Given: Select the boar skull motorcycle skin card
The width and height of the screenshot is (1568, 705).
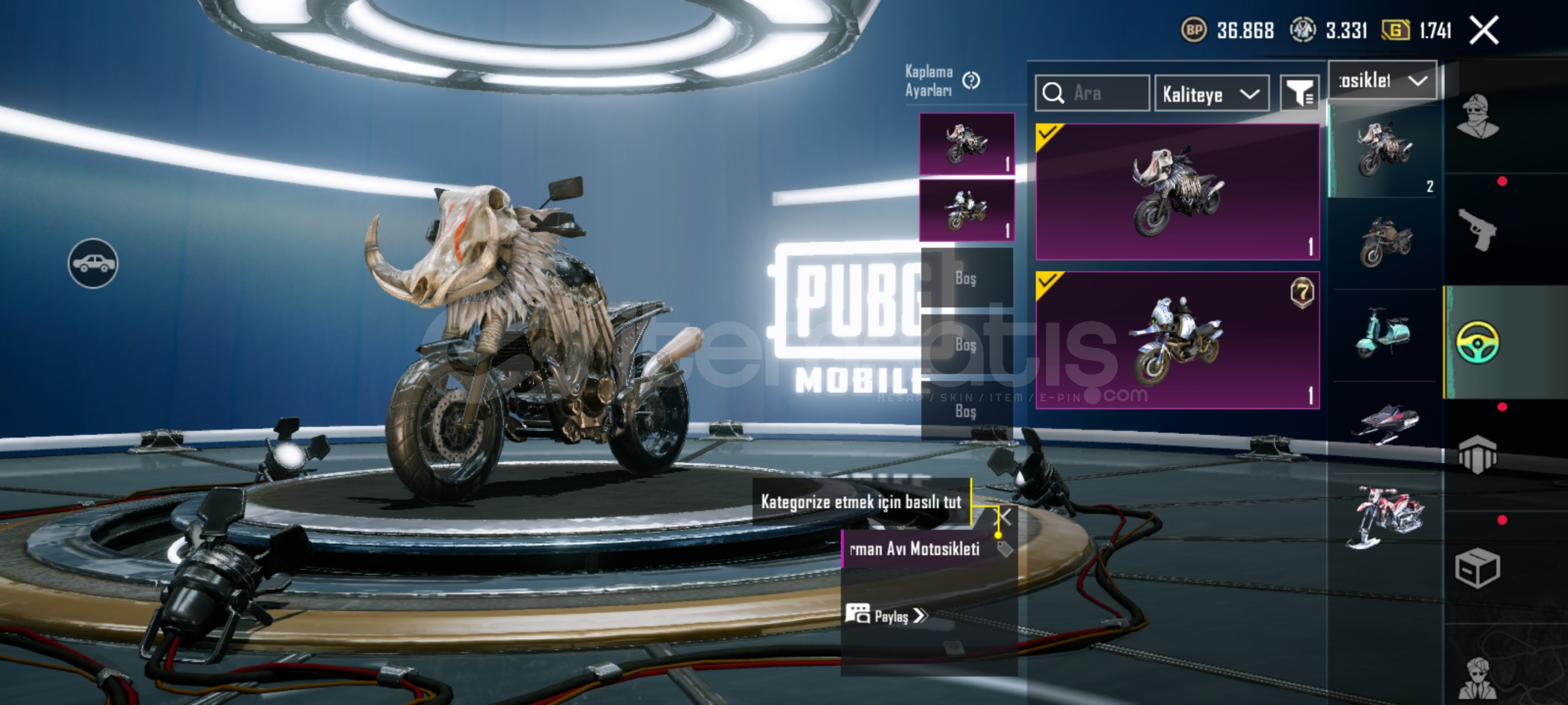Looking at the screenshot, I should click(1177, 192).
